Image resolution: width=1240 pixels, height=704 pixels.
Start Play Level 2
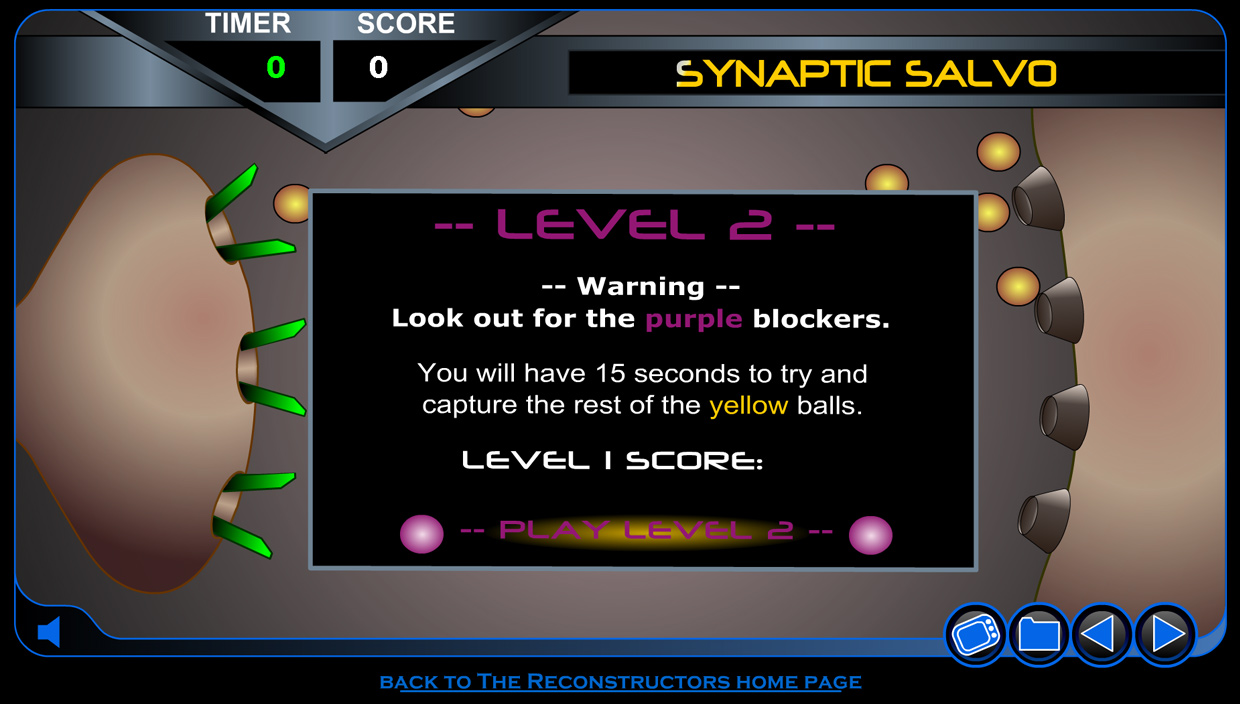645,531
